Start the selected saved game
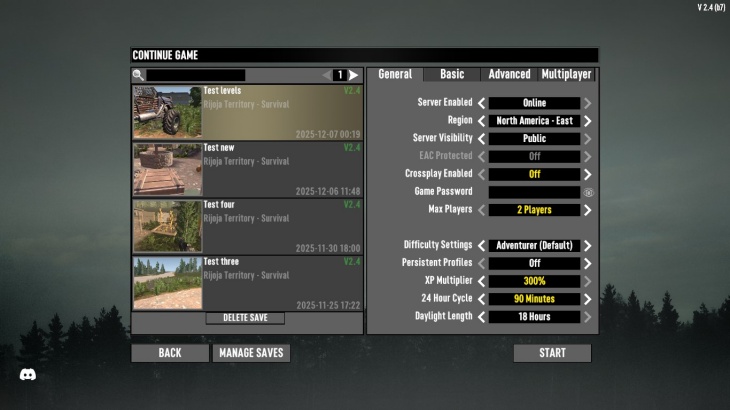 tap(552, 353)
